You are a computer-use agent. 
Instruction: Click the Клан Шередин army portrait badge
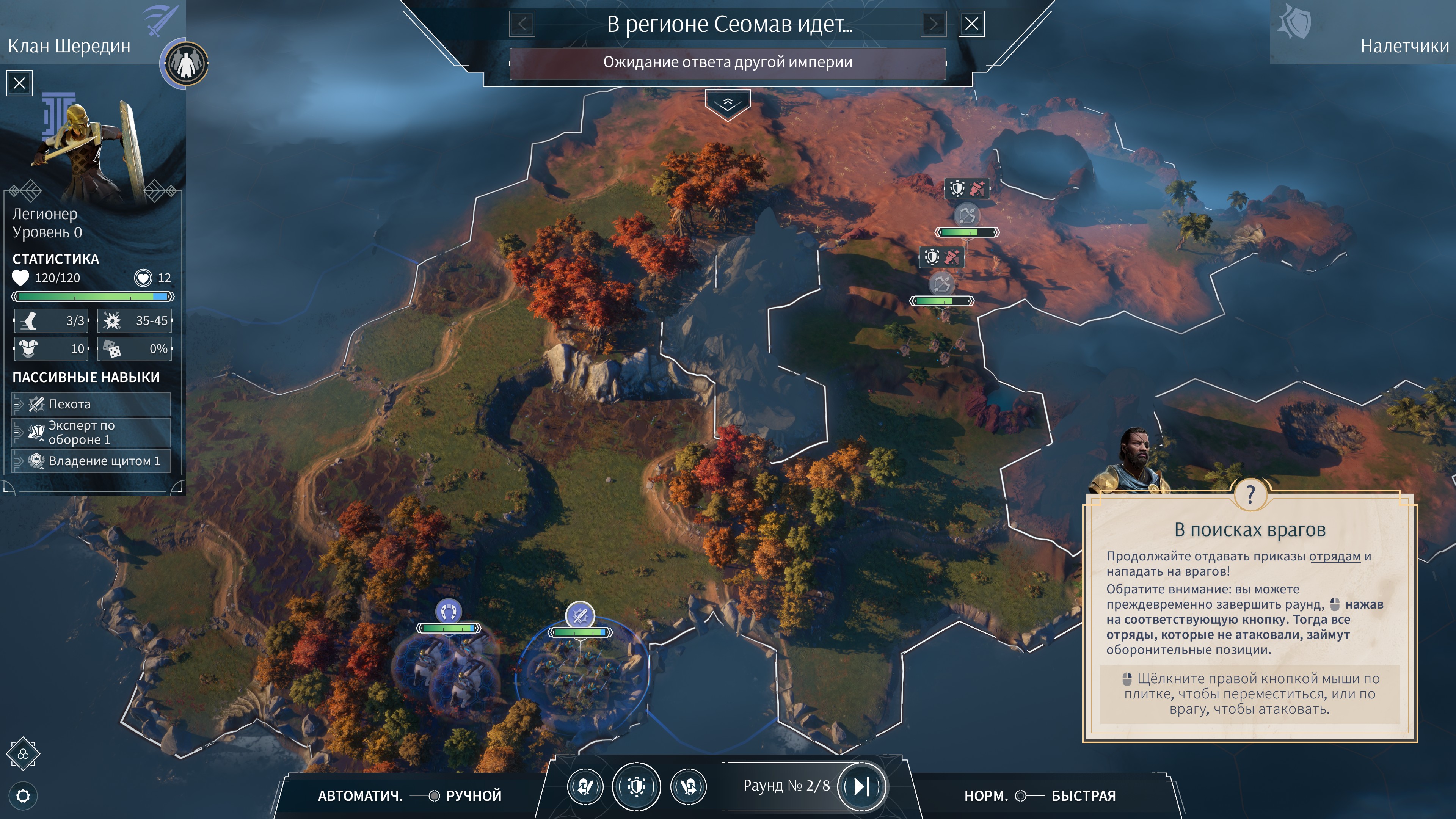185,63
